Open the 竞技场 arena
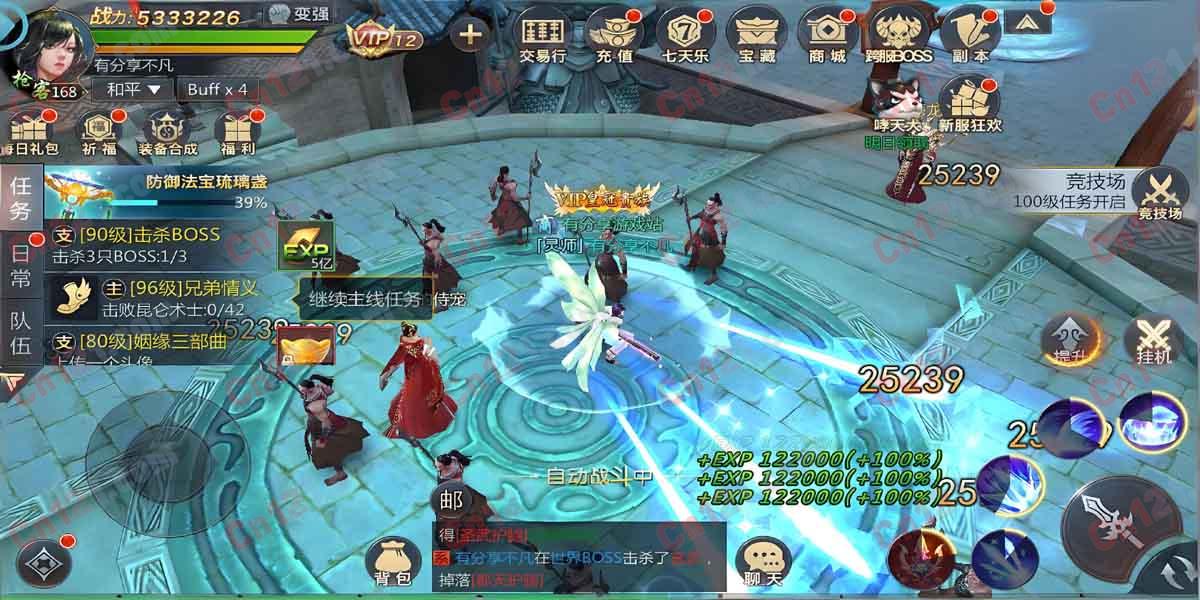The image size is (1200, 600). (x=1160, y=193)
